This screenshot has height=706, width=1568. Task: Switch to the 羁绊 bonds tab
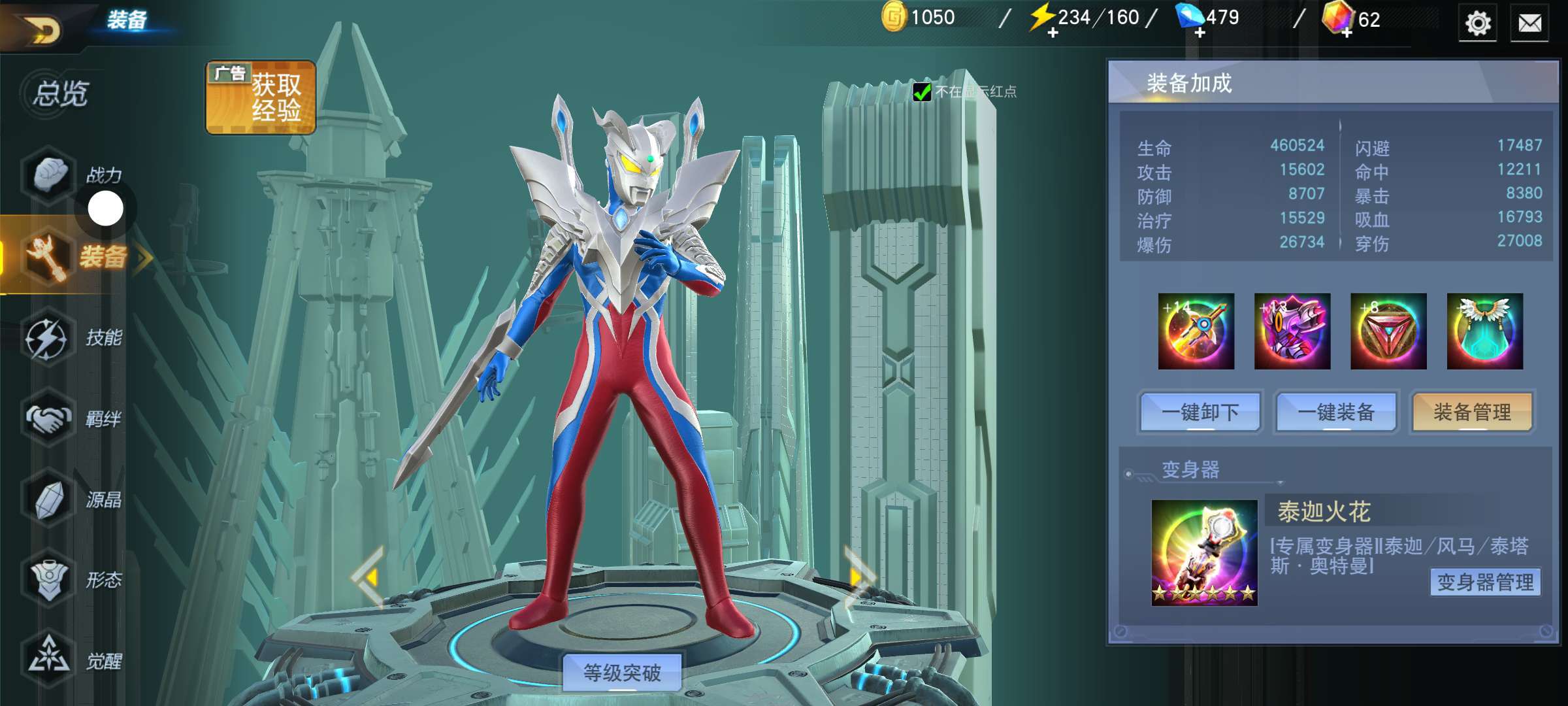[x=73, y=418]
